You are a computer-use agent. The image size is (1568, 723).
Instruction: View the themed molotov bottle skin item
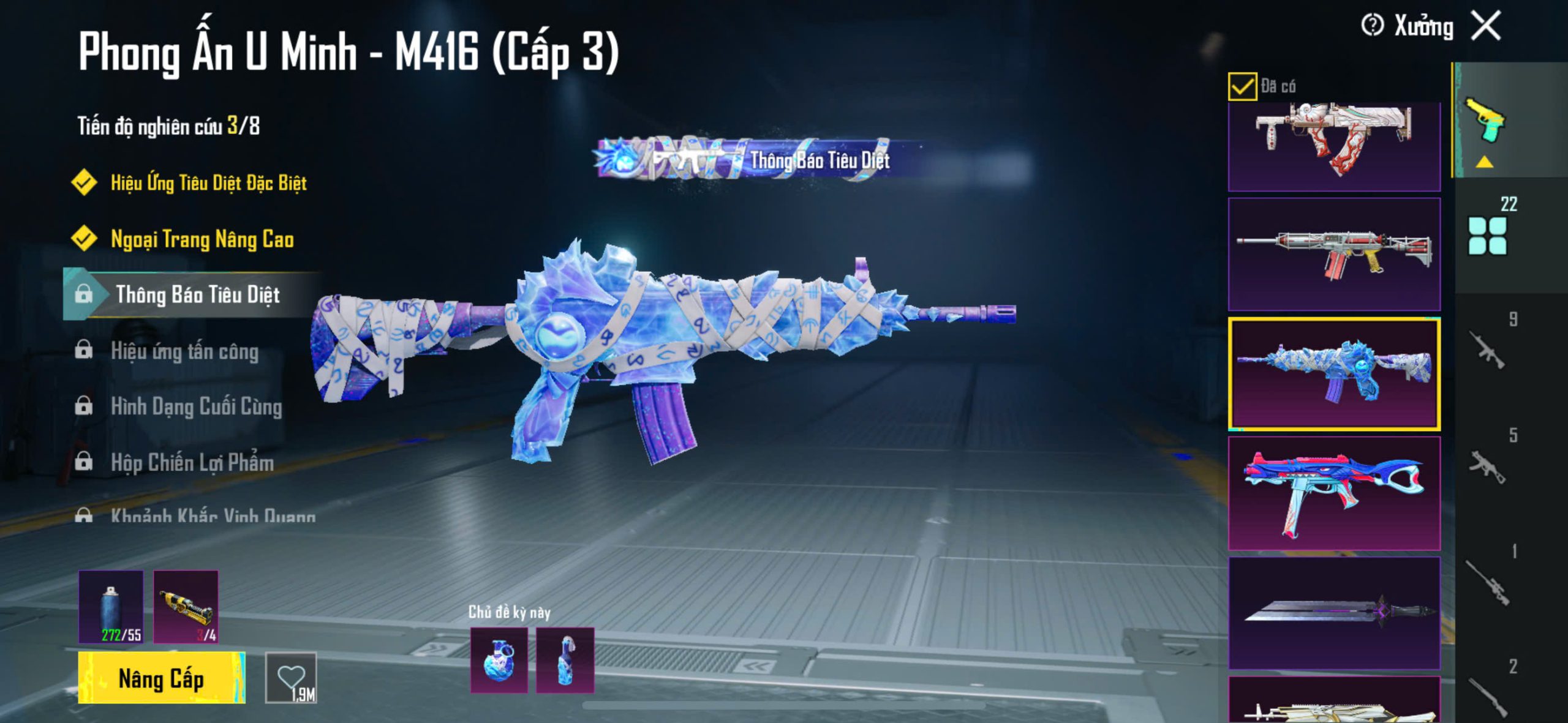[x=565, y=661]
